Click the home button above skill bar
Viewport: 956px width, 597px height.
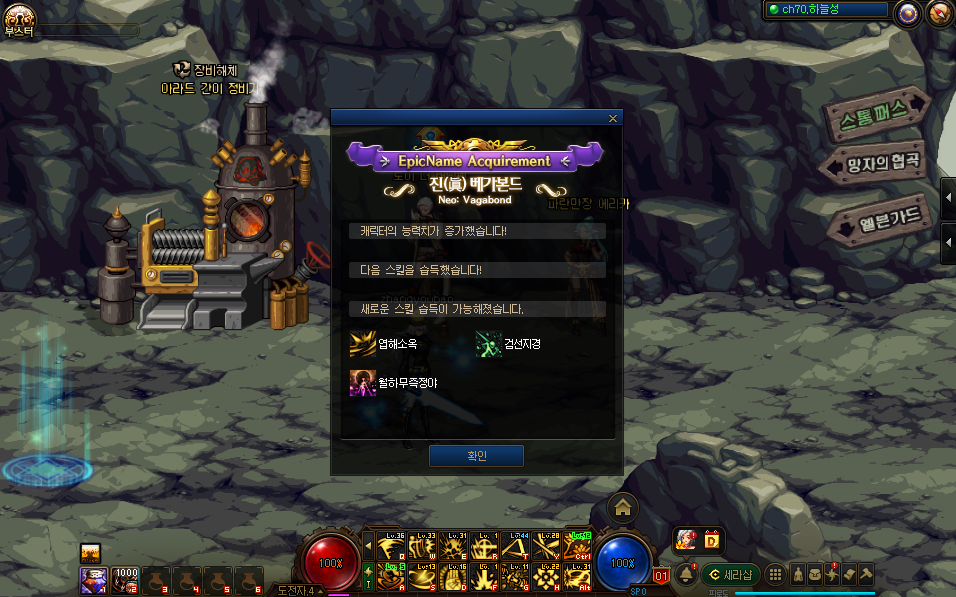point(622,507)
